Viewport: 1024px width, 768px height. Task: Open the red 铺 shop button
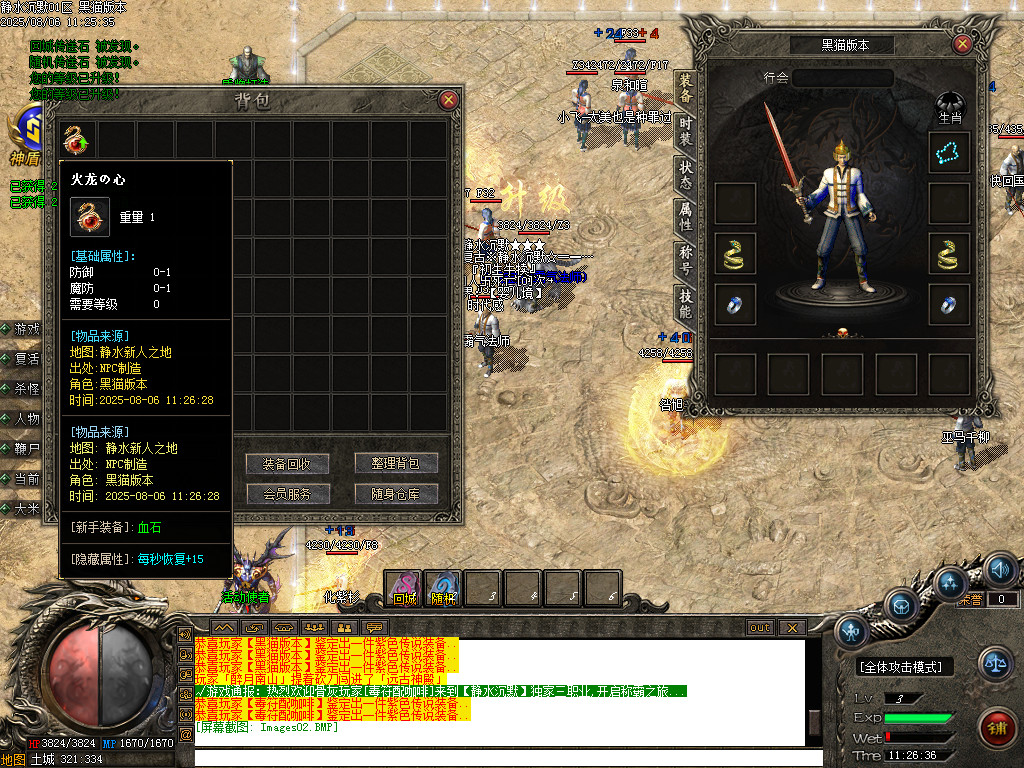(996, 725)
